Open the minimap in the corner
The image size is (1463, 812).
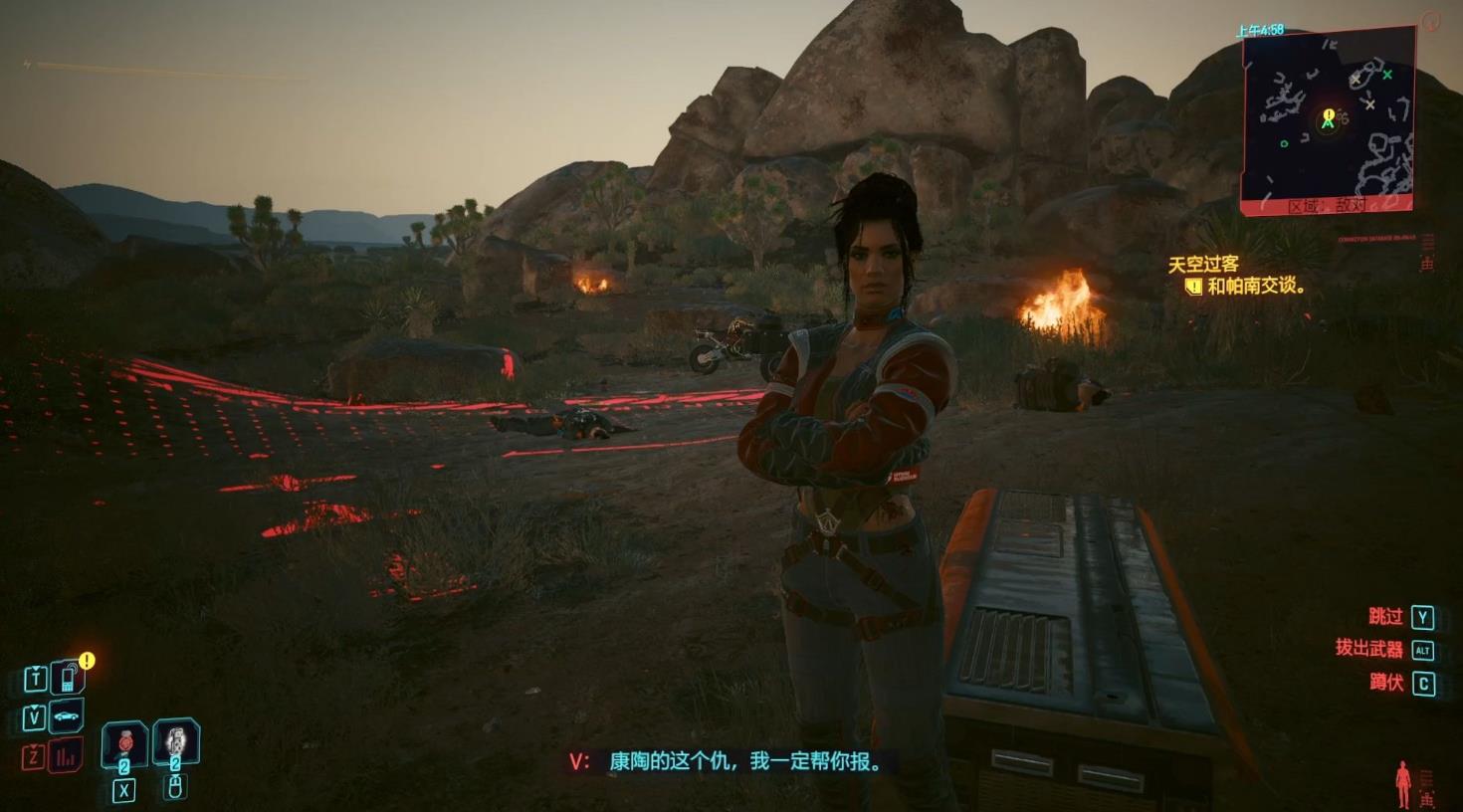coord(1328,119)
